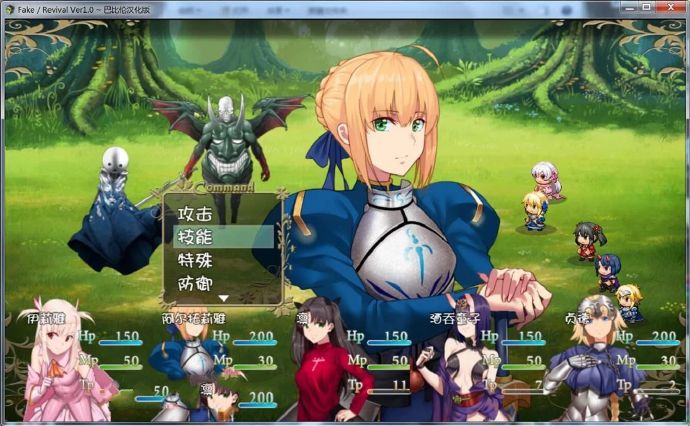Screen dimensions: 690x426
Task: Open the 特殊 special command
Action: point(196,260)
